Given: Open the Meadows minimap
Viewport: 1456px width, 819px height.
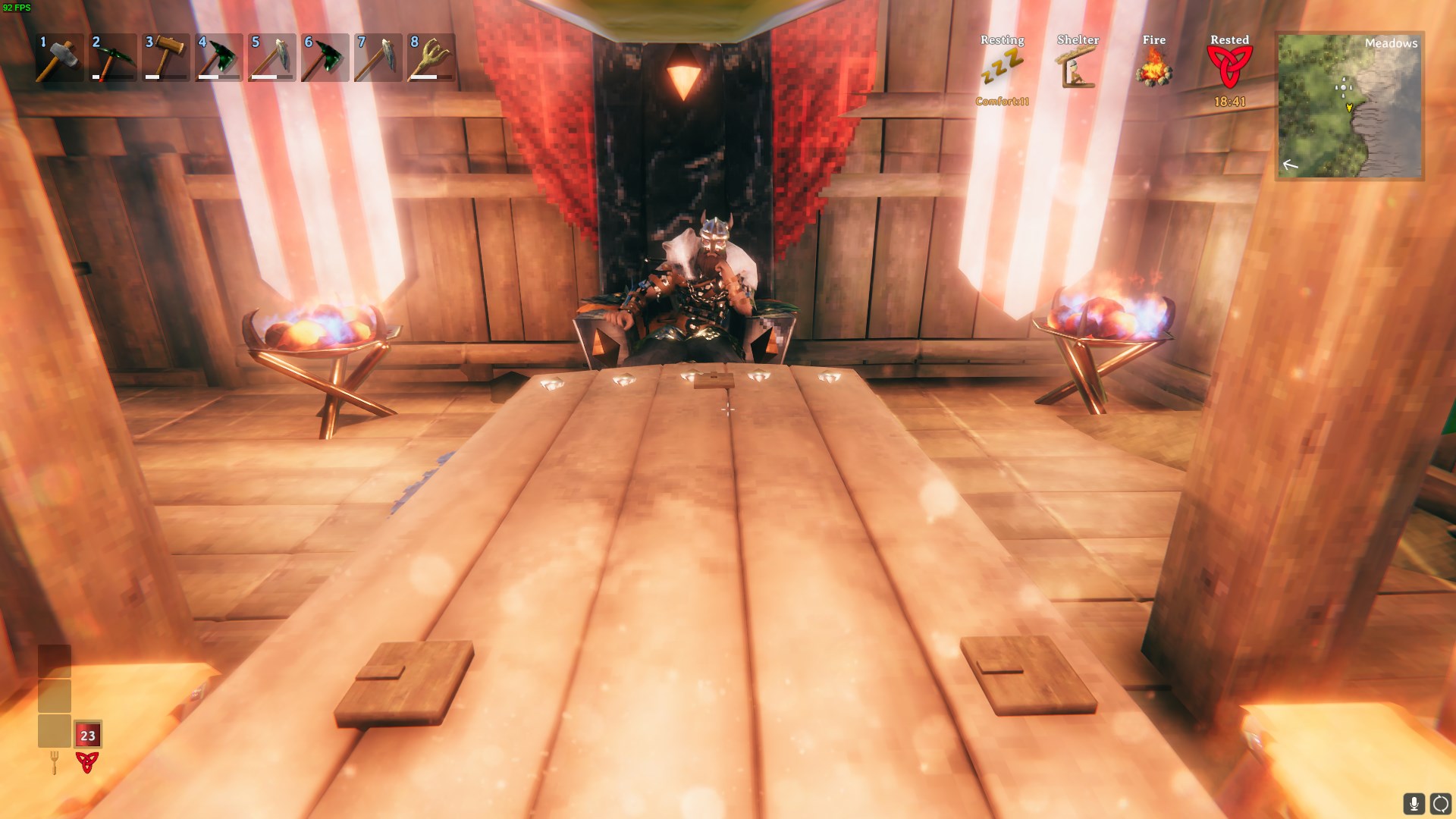Looking at the screenshot, I should 1350,105.
